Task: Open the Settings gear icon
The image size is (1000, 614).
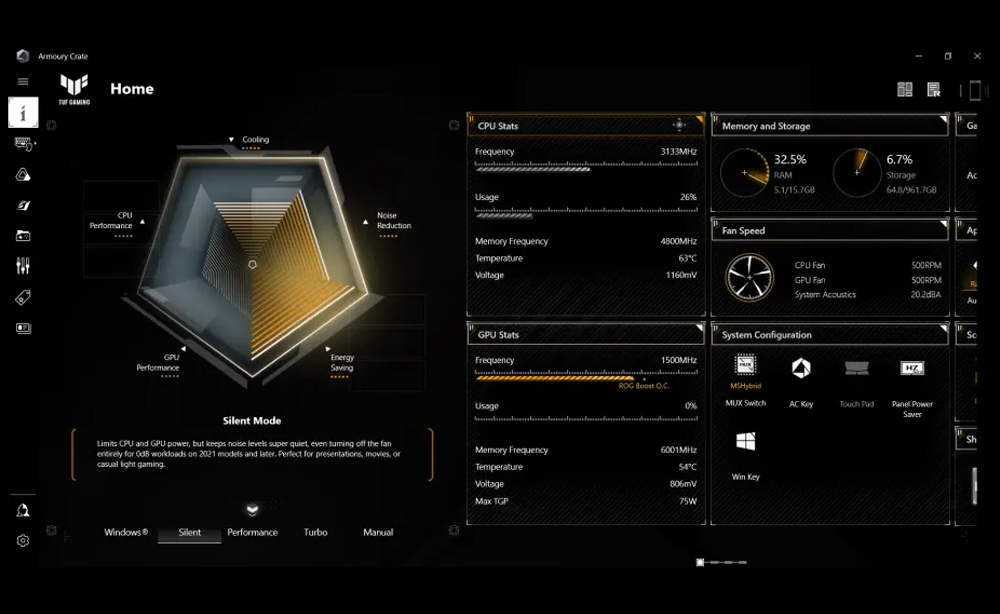Action: coord(23,540)
